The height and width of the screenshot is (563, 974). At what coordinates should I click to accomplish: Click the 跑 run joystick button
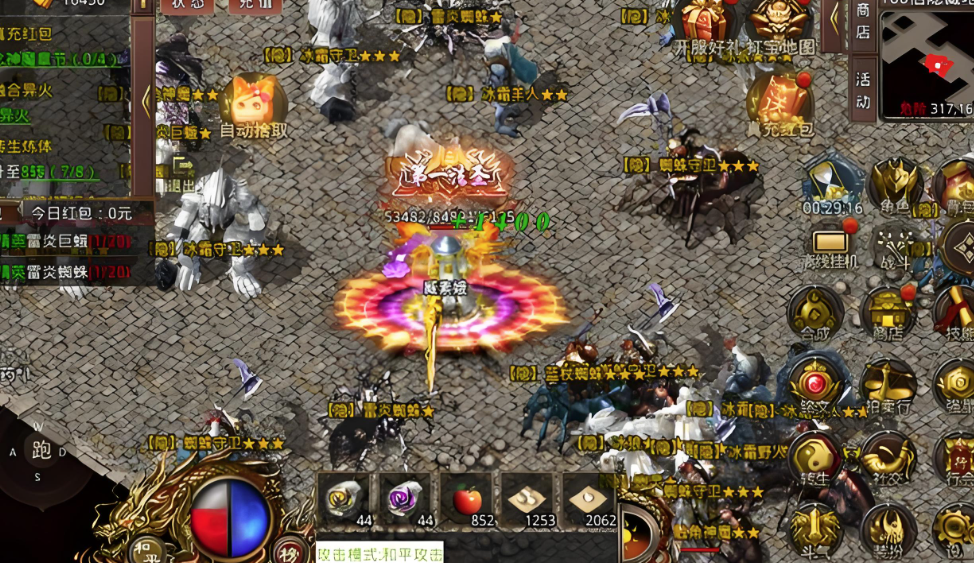42,451
